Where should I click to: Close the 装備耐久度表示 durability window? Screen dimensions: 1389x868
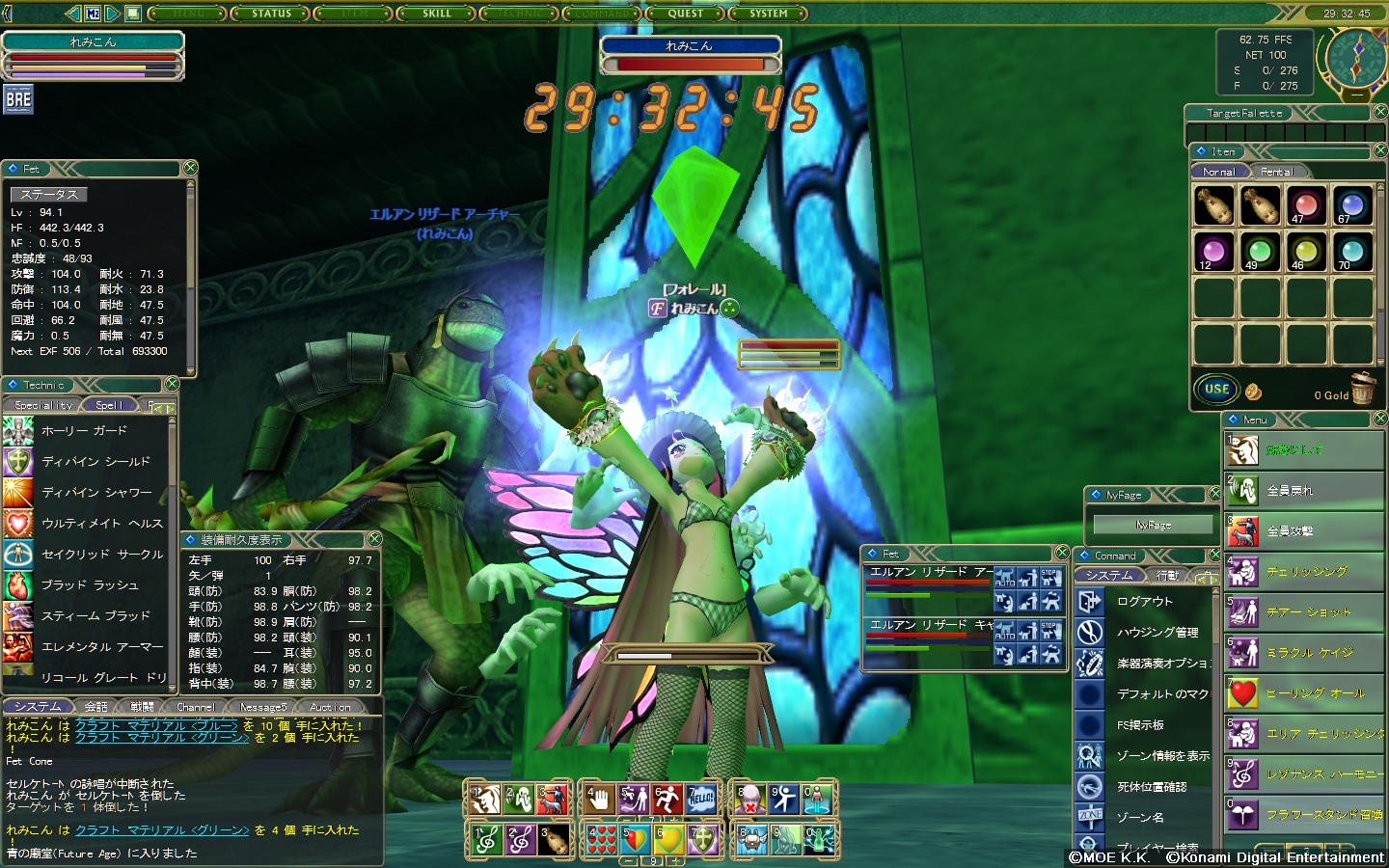[x=374, y=539]
